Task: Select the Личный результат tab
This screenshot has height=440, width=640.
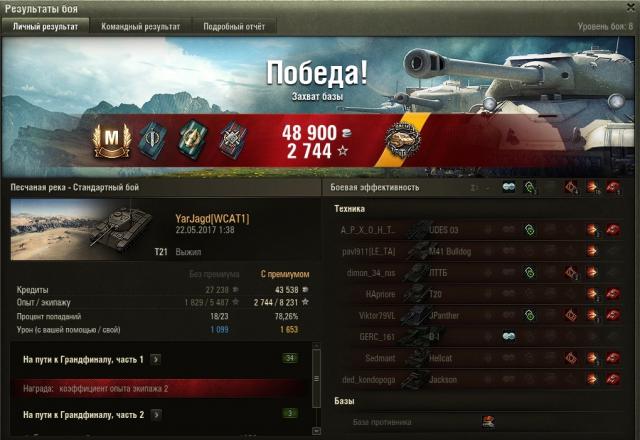Action: [44, 27]
